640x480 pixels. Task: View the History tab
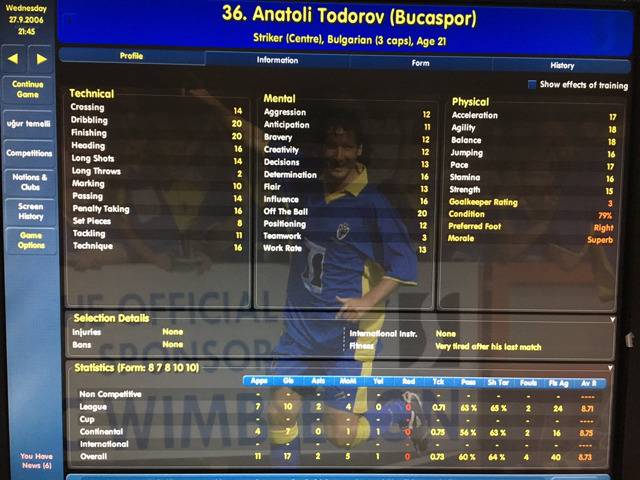pos(562,65)
